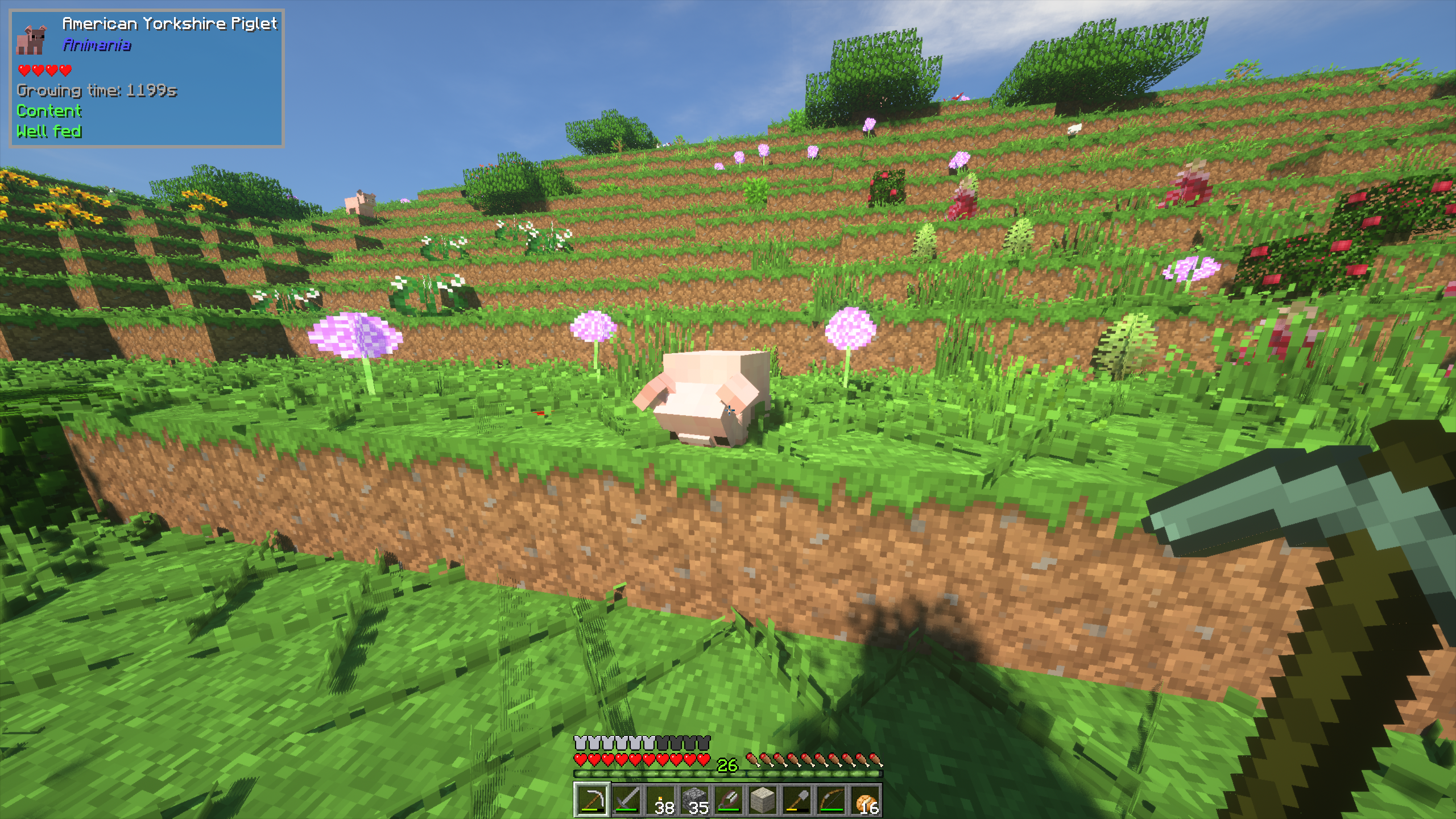Pick the leather sling item slot
Image resolution: width=1456 pixels, height=819 pixels.
coord(729,800)
